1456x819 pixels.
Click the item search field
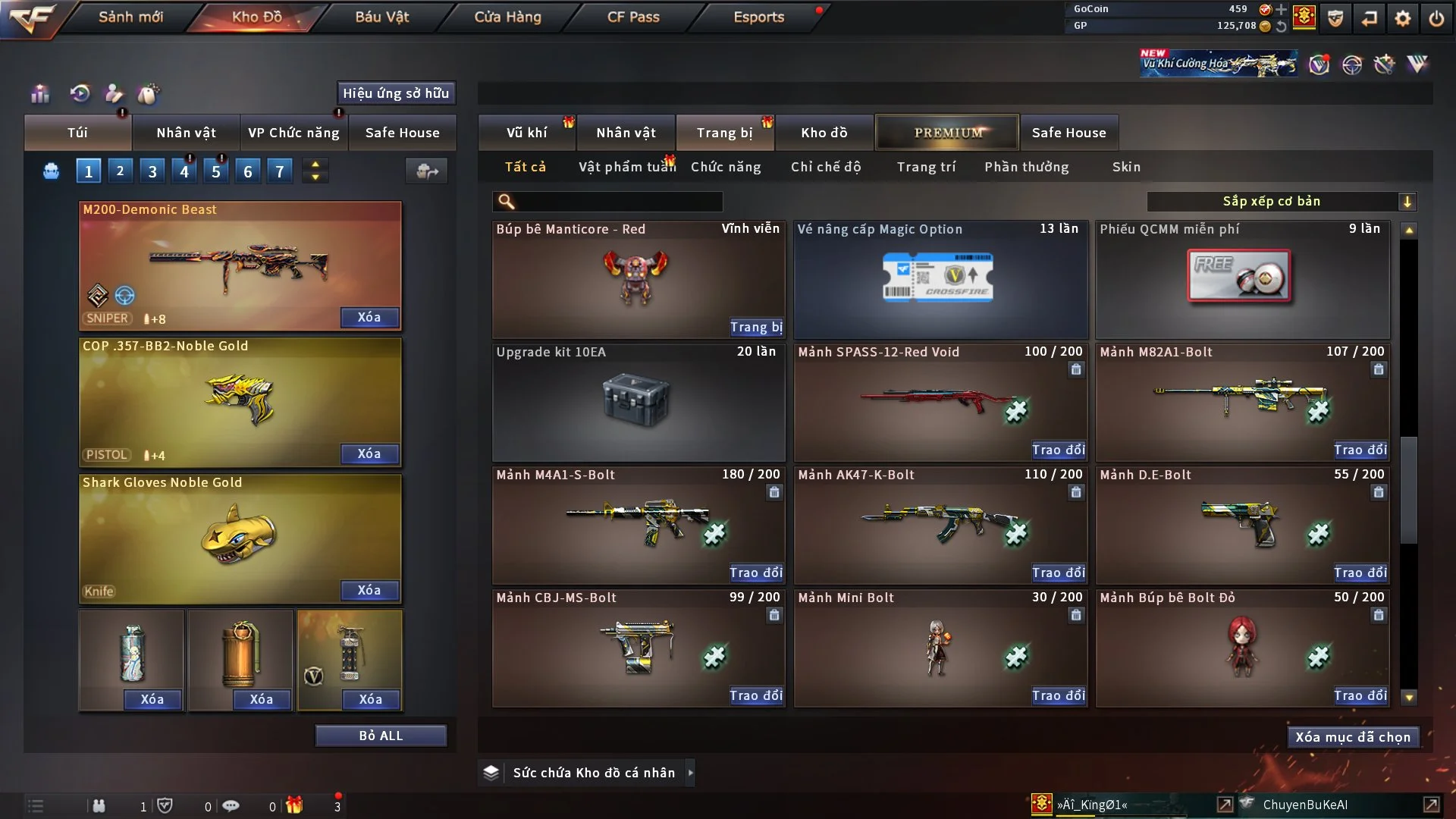(x=618, y=202)
